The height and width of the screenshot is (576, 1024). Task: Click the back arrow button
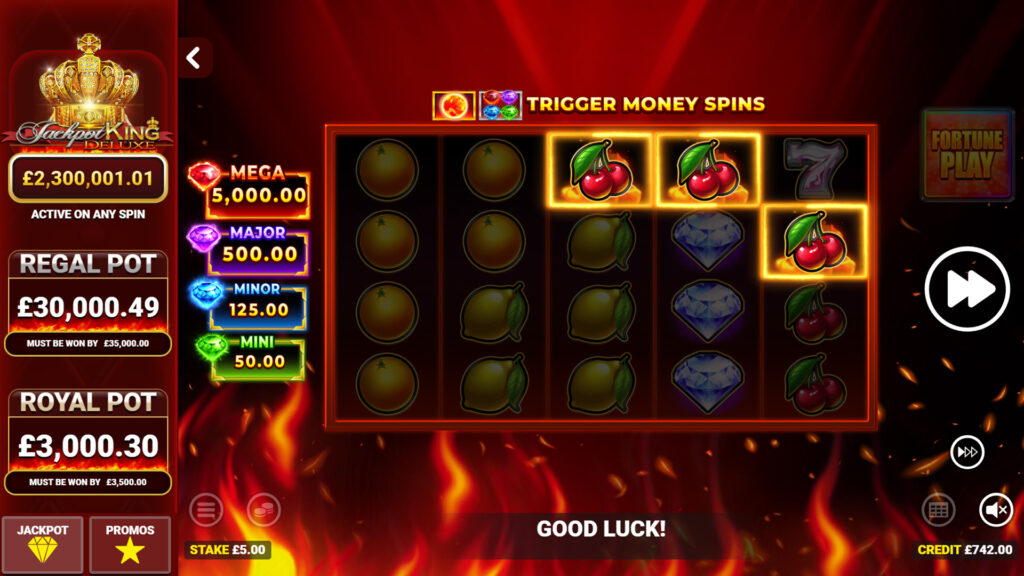194,58
